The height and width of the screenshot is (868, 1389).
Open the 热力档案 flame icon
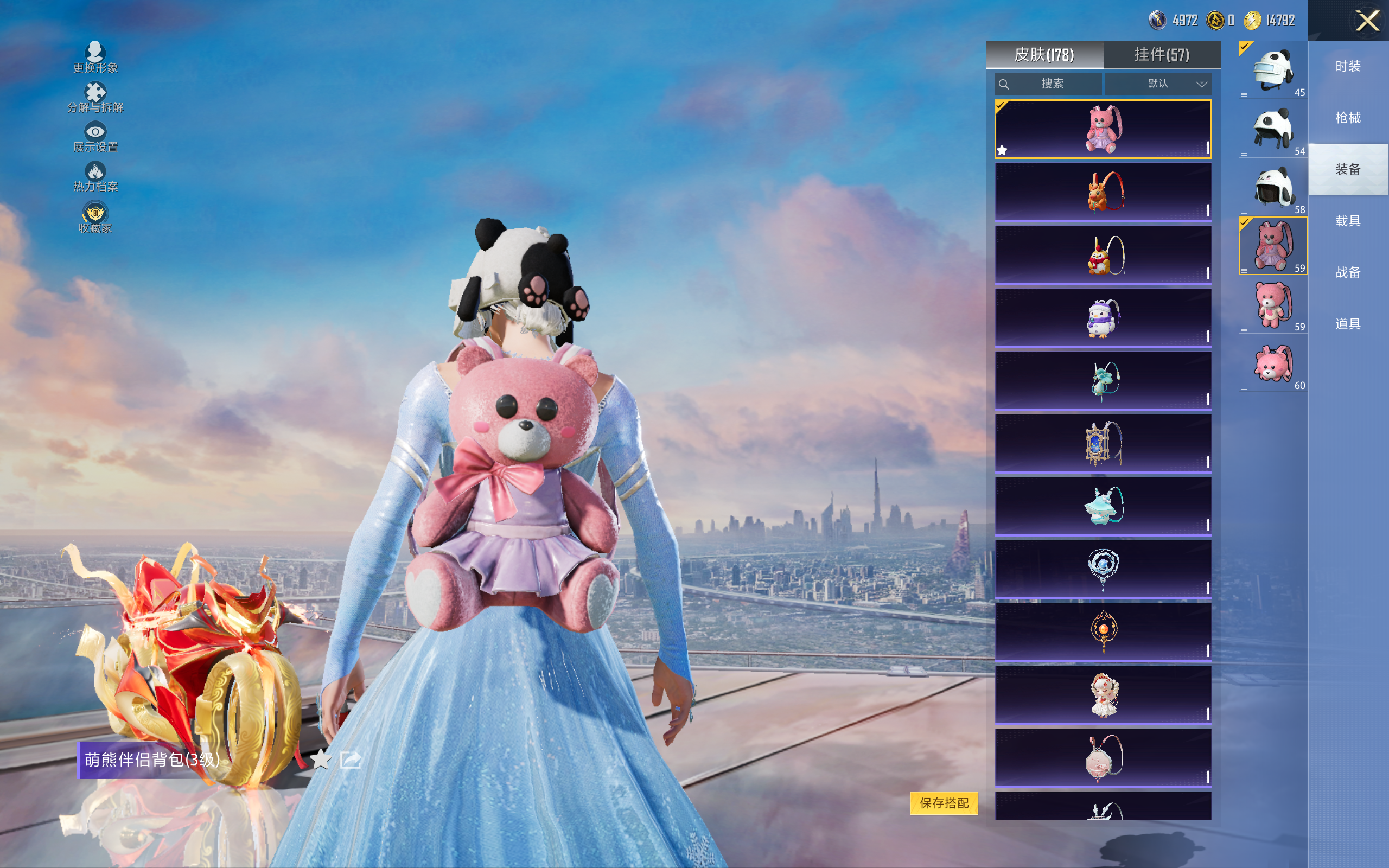[95, 176]
